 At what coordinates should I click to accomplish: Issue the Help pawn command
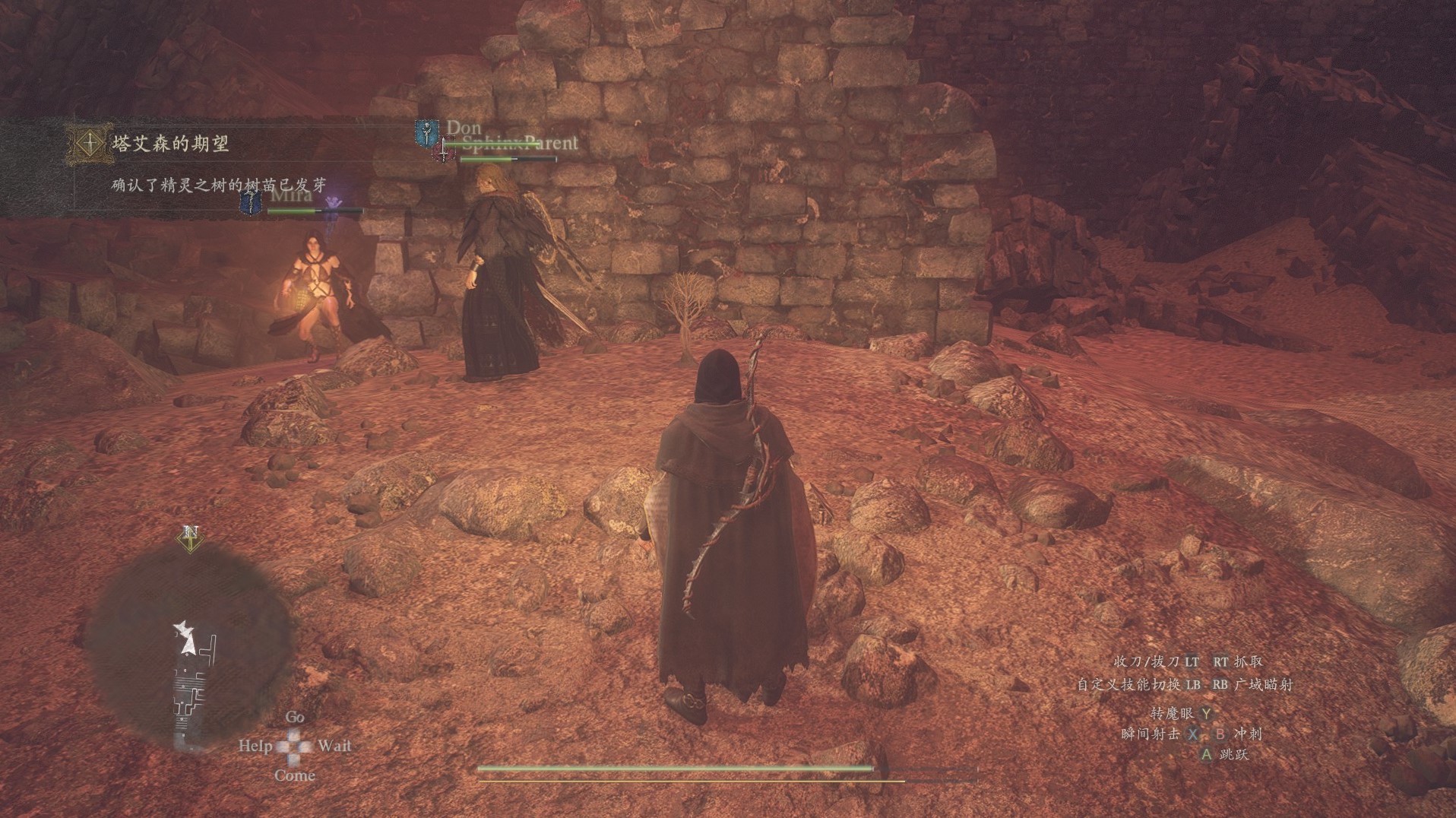pyautogui.click(x=255, y=746)
